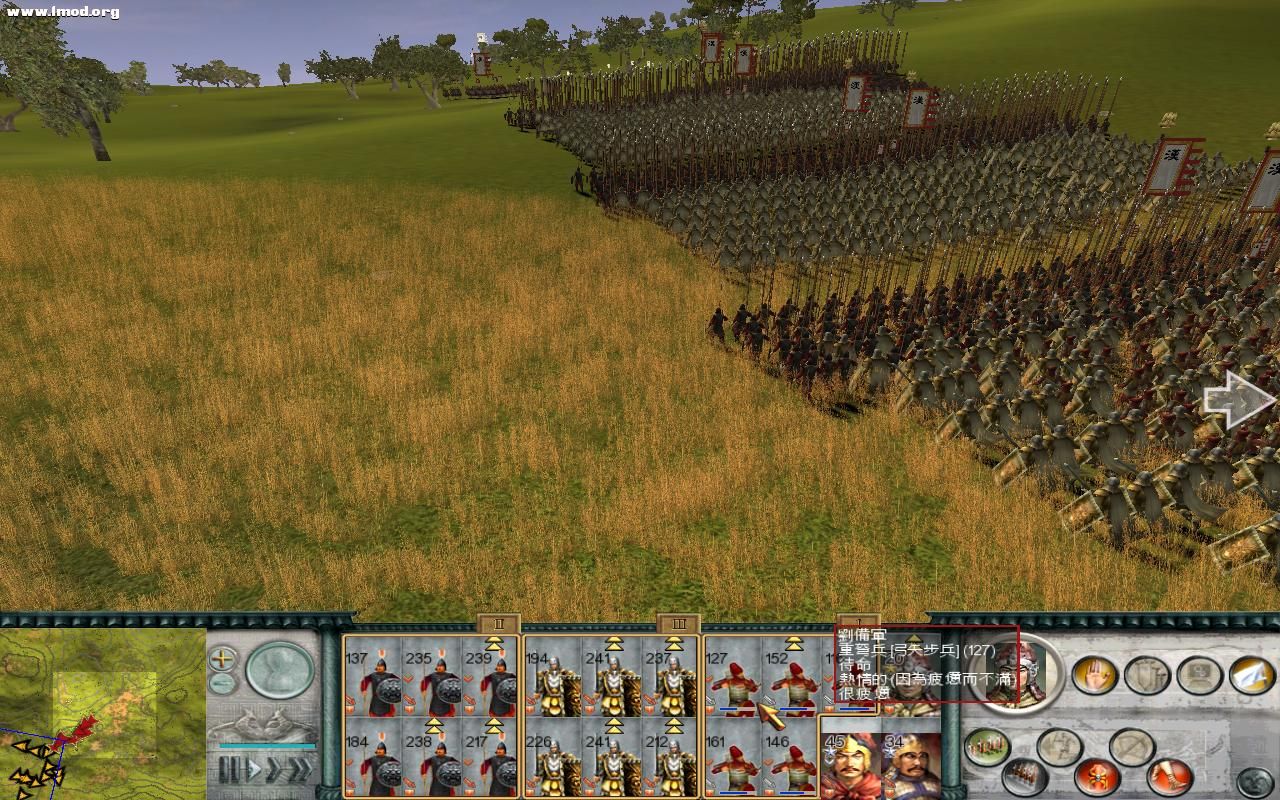Zoom the minimap using the plus icon
Screen dimensions: 1280x800
(x=221, y=657)
